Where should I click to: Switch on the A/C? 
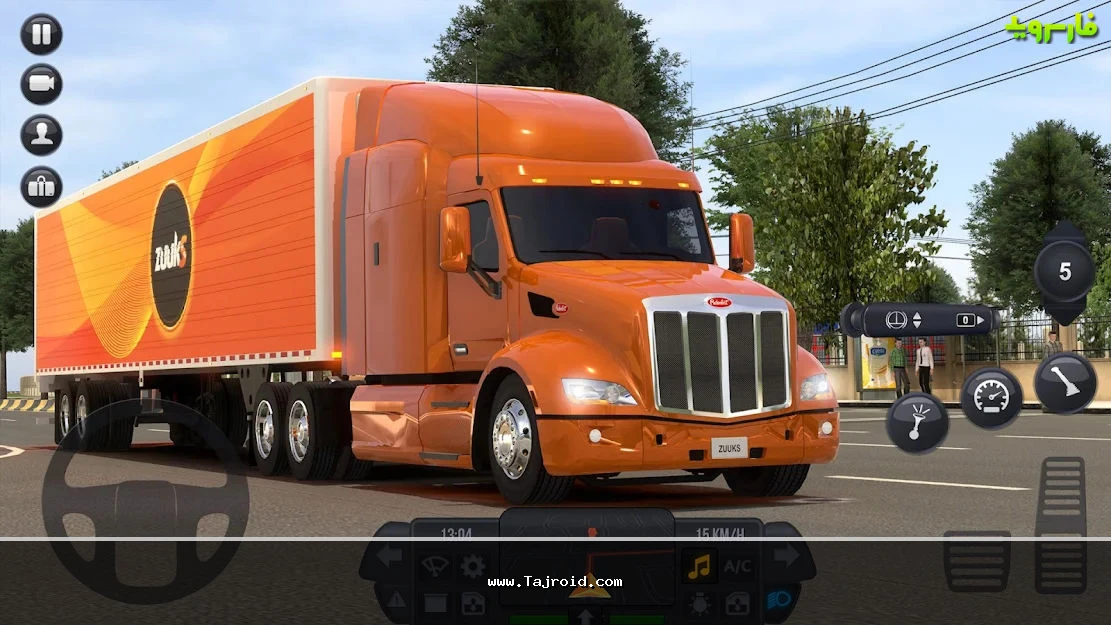(x=738, y=566)
